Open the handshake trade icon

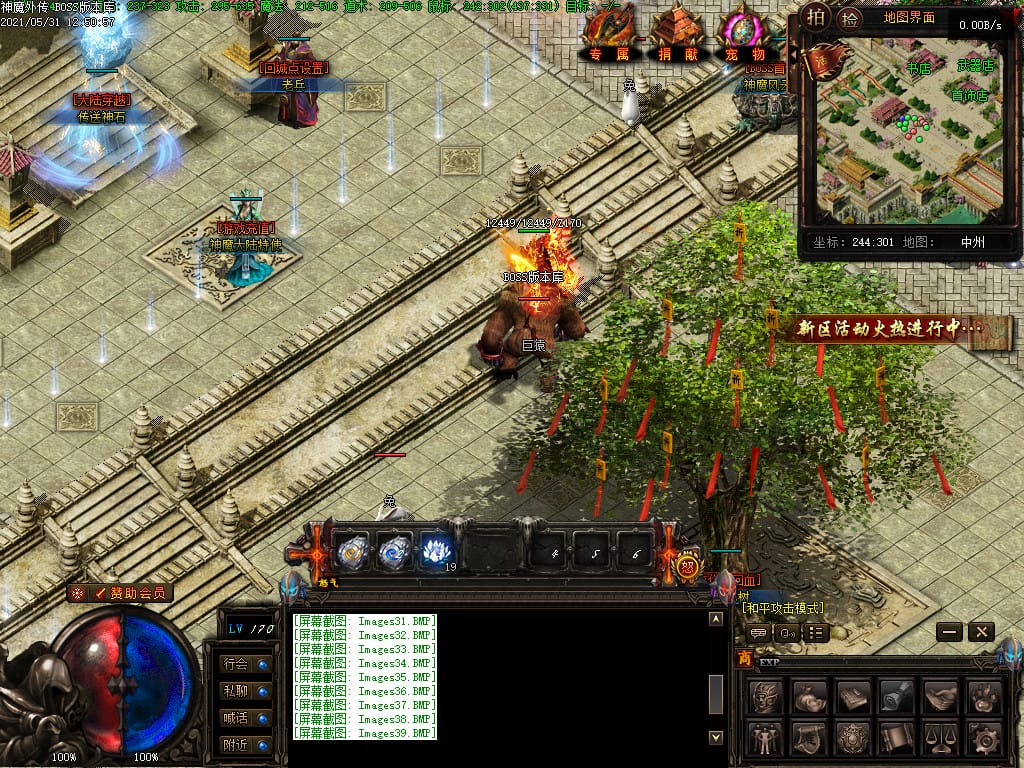pos(940,697)
